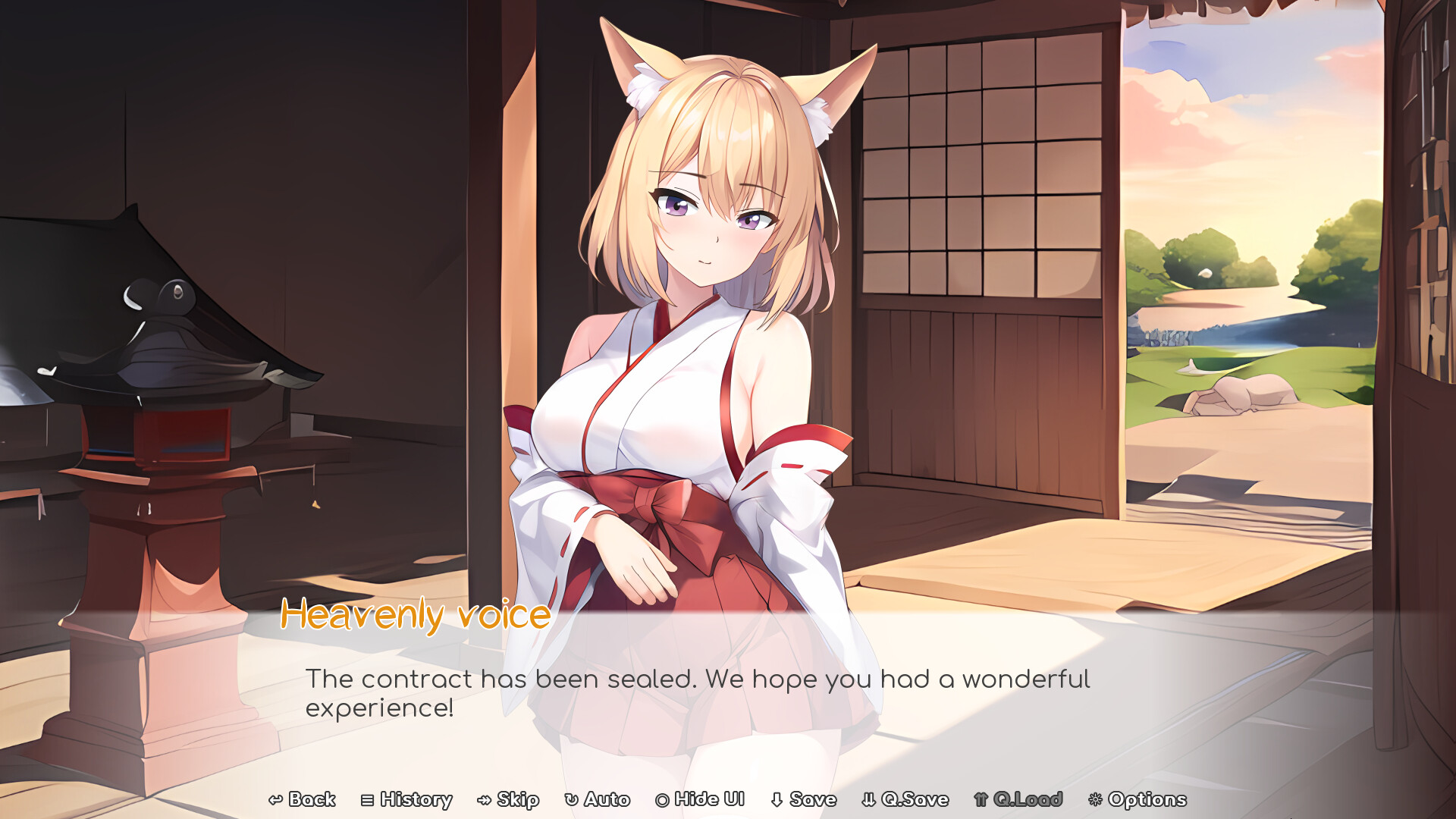The image size is (1456, 819).
Task: Hide the UI overlay
Action: [698, 799]
